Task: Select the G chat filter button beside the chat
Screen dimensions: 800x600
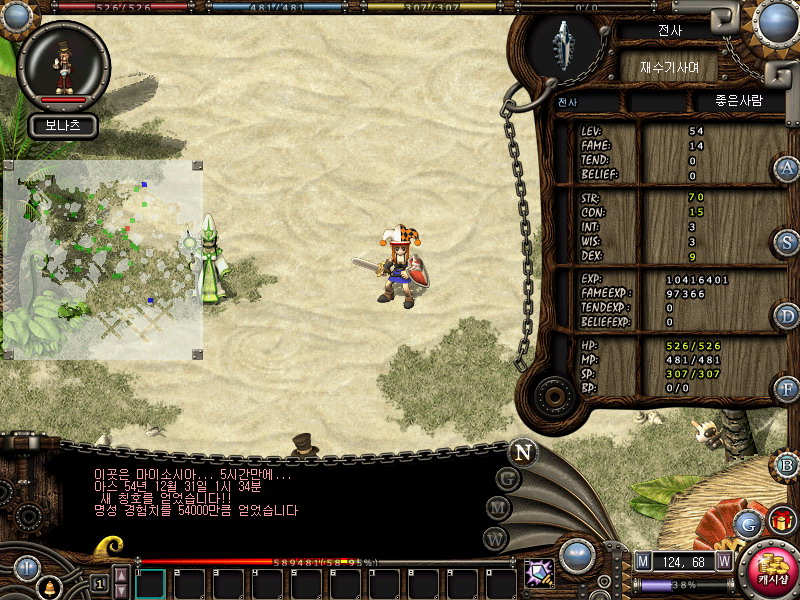Action: (508, 479)
